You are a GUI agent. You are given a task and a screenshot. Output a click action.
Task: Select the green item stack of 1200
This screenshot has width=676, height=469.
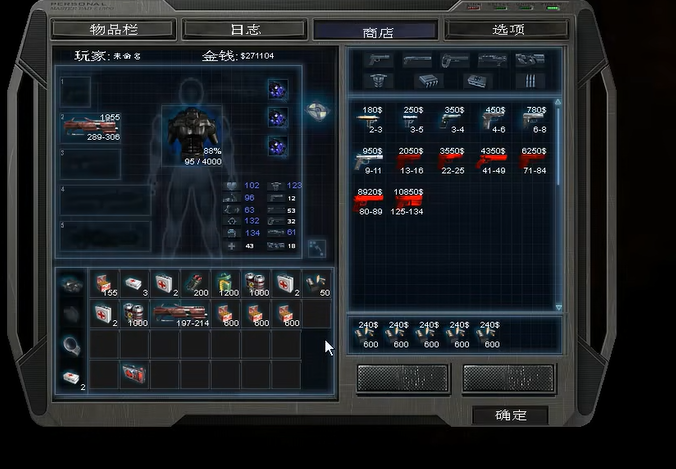[x=226, y=283]
